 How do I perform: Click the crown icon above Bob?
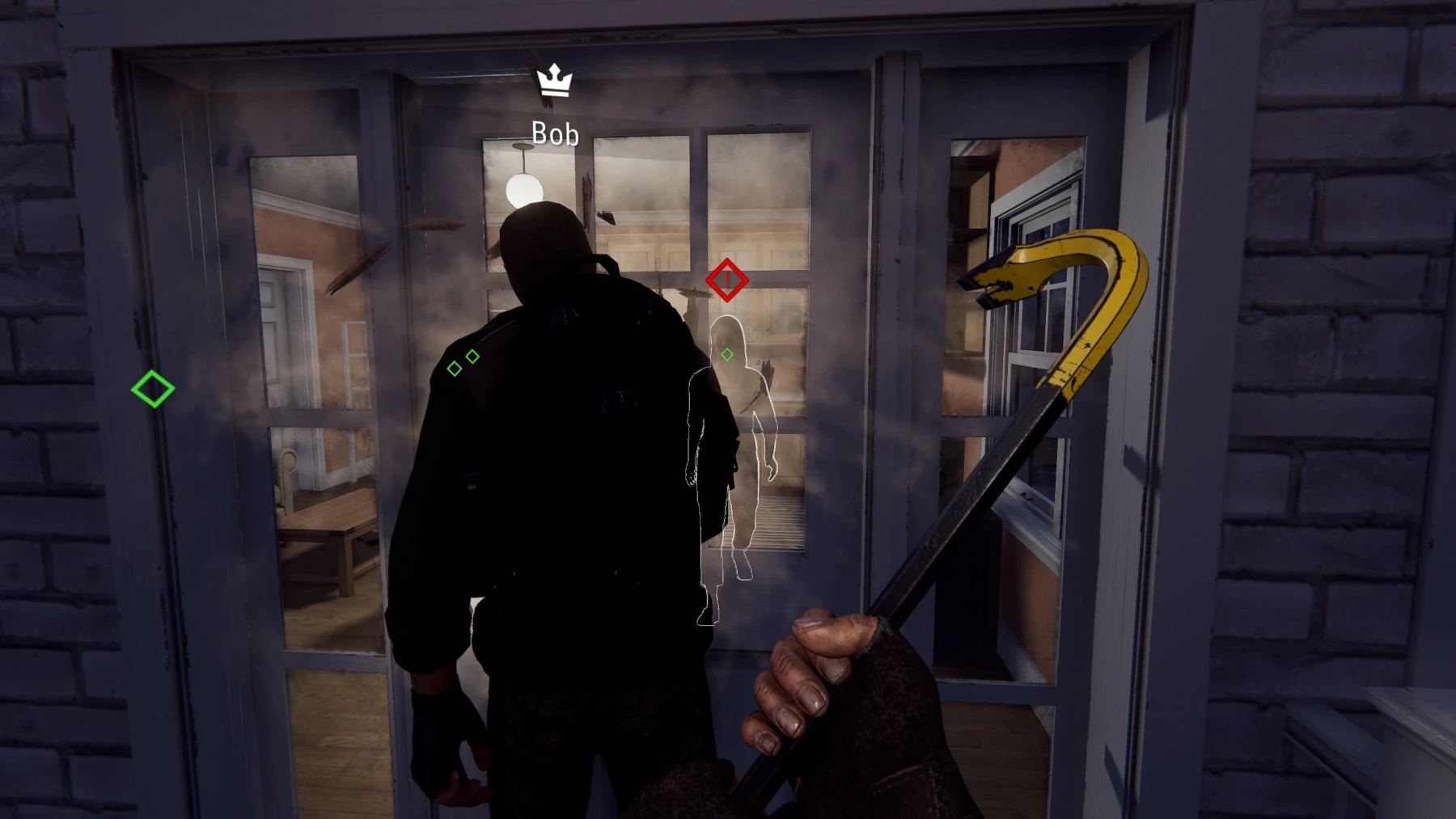click(x=554, y=81)
